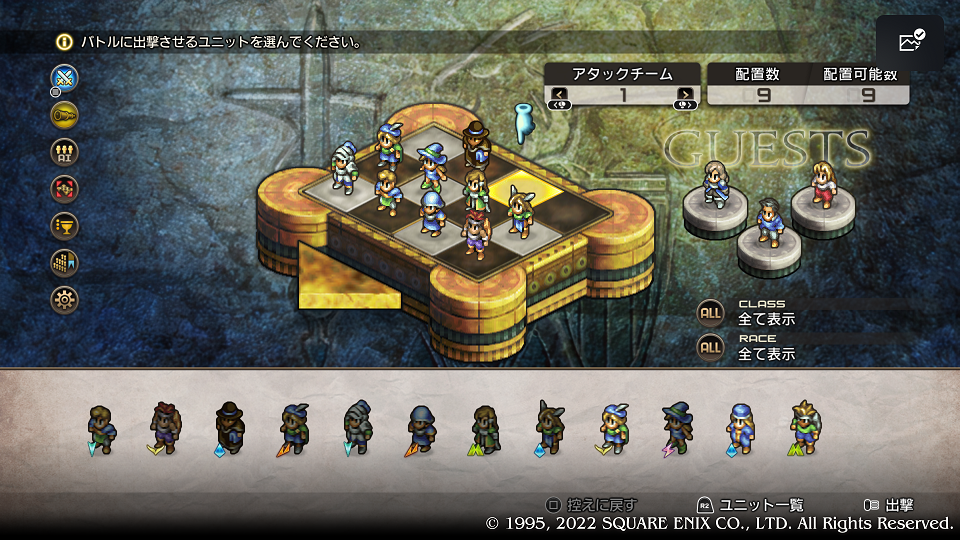Toggle the RACE filter ALL button

pyautogui.click(x=710, y=347)
